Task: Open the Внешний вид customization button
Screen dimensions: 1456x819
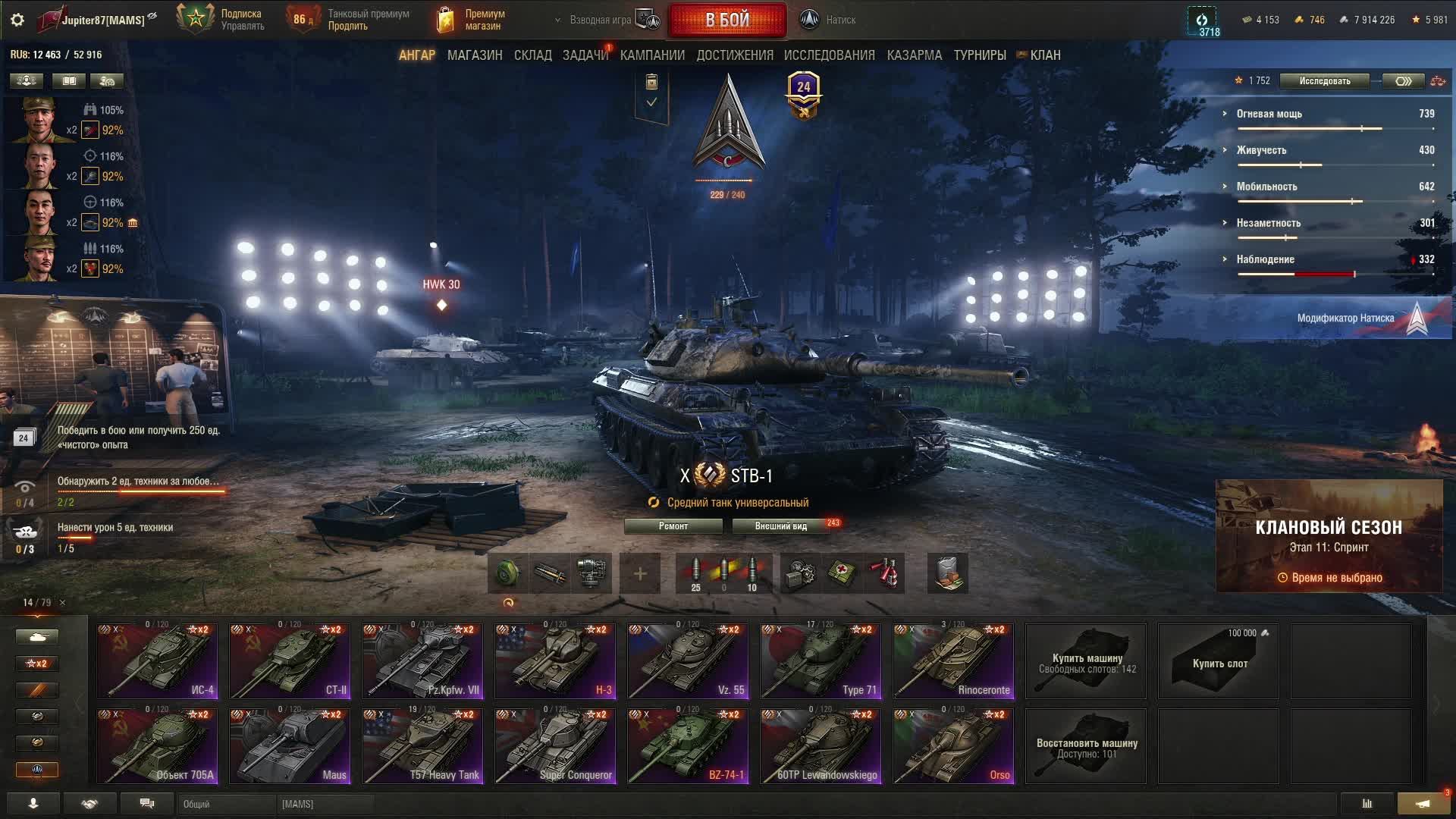Action: pyautogui.click(x=780, y=526)
